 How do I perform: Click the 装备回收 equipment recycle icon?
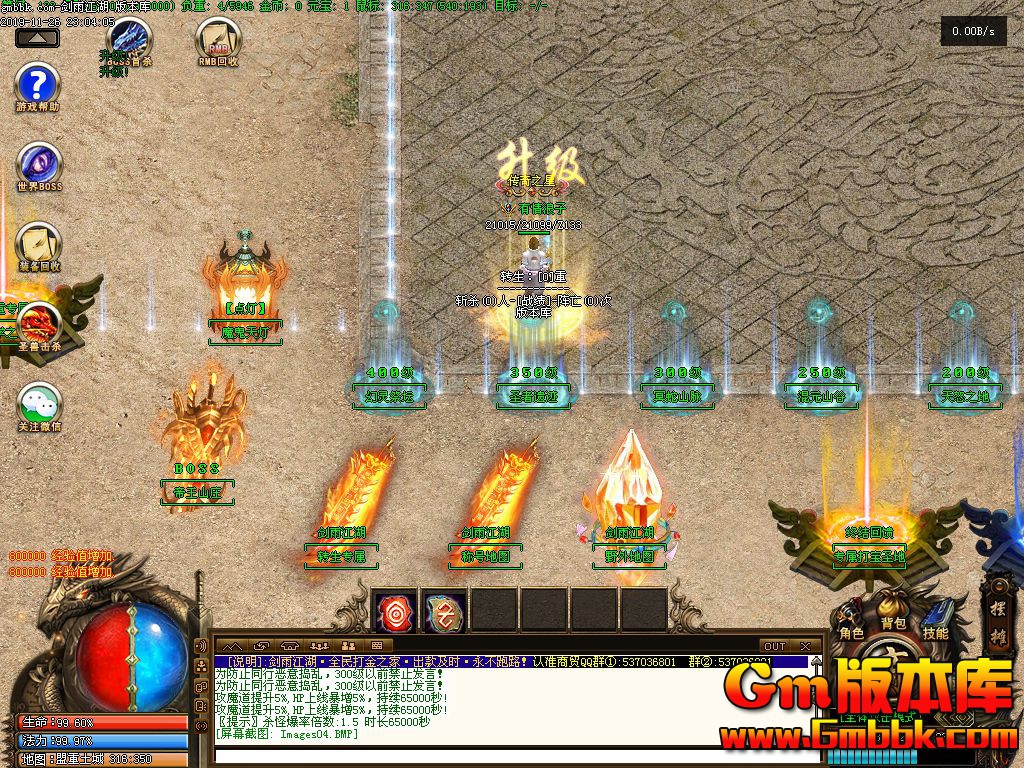click(39, 246)
